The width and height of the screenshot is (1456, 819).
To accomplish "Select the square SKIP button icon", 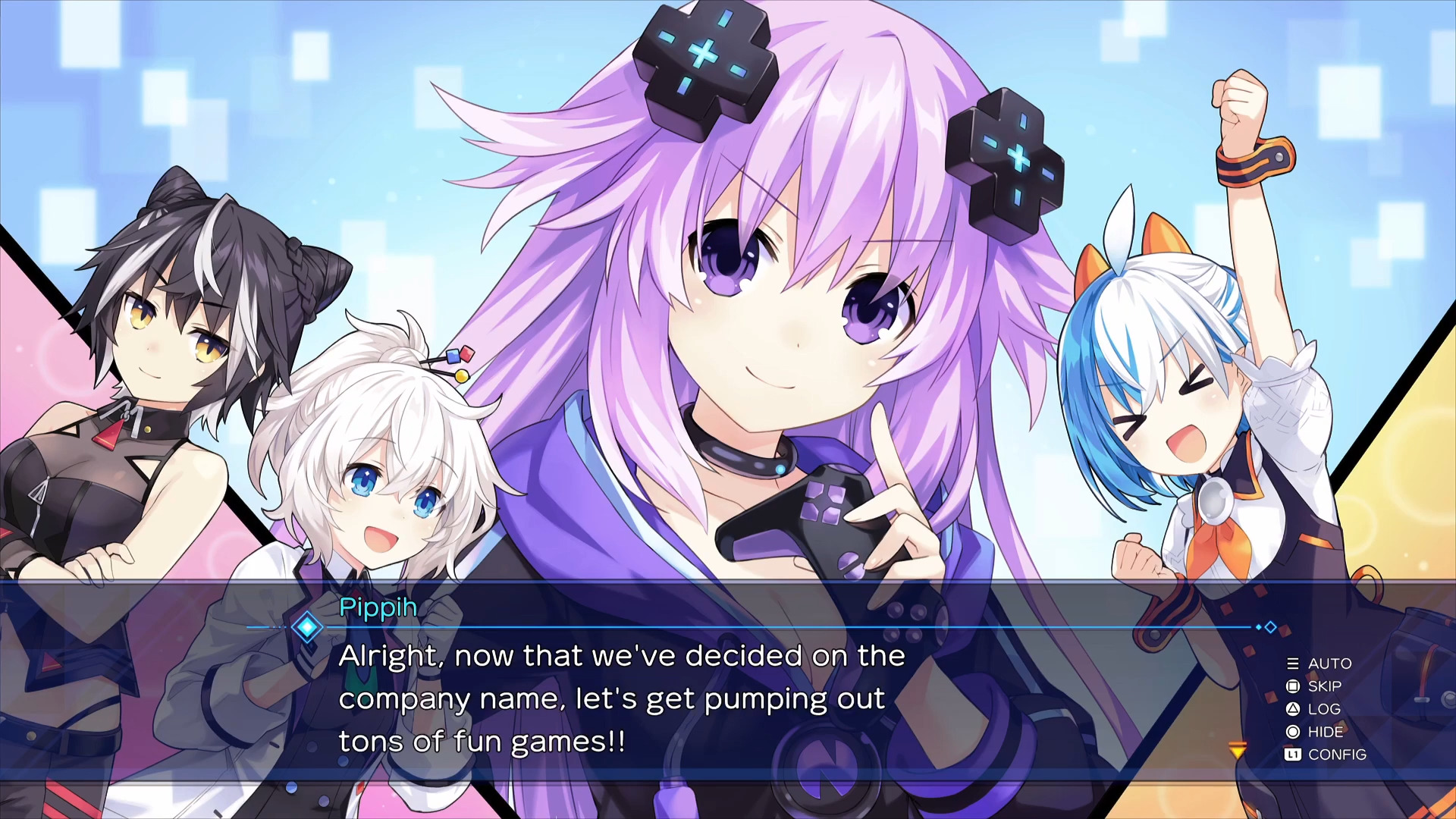I will [1293, 686].
